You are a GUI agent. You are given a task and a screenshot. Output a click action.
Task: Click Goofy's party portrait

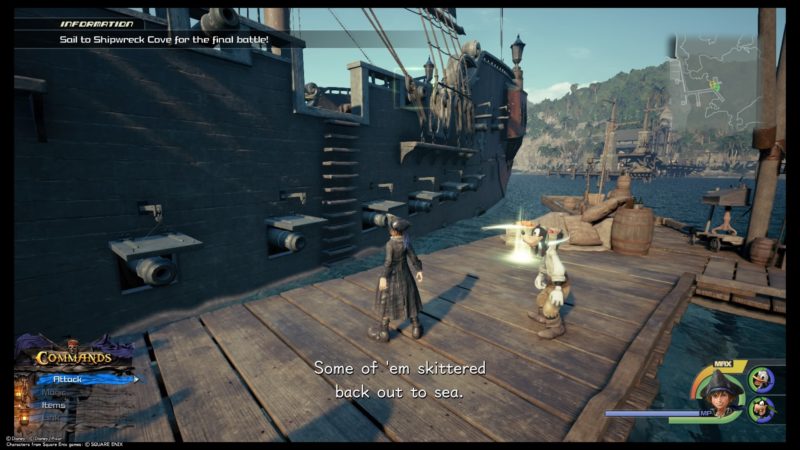[x=761, y=410]
